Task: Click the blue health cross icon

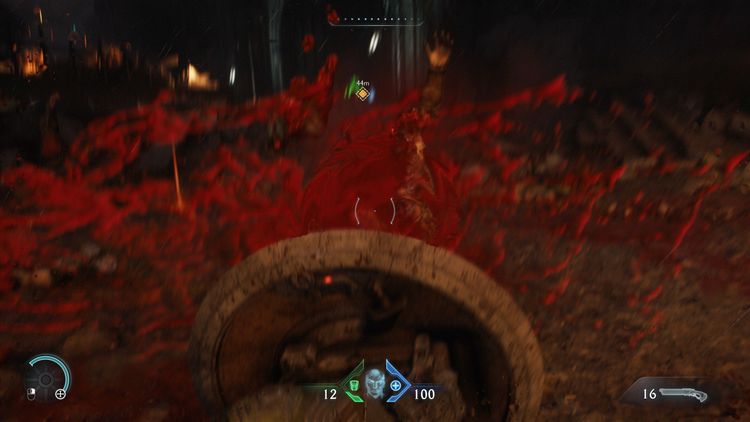Action: (x=395, y=385)
